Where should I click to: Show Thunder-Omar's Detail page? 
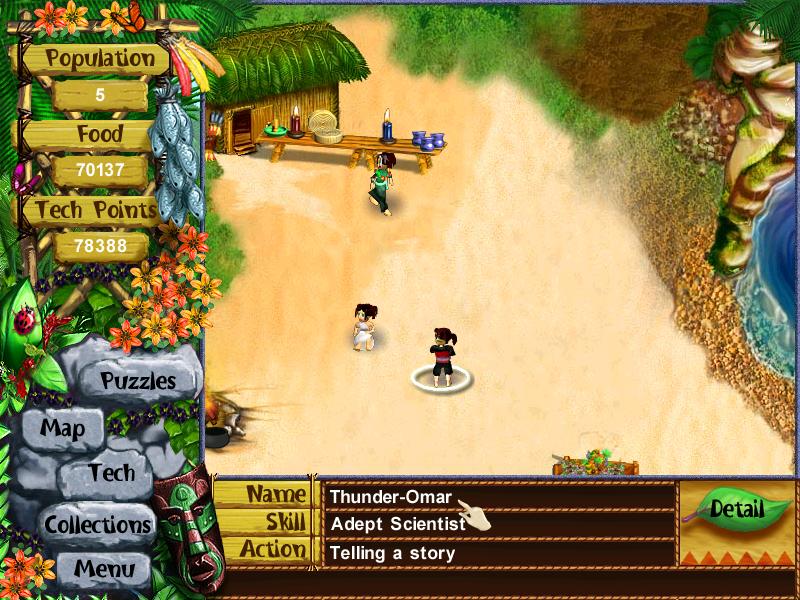pyautogui.click(x=737, y=509)
